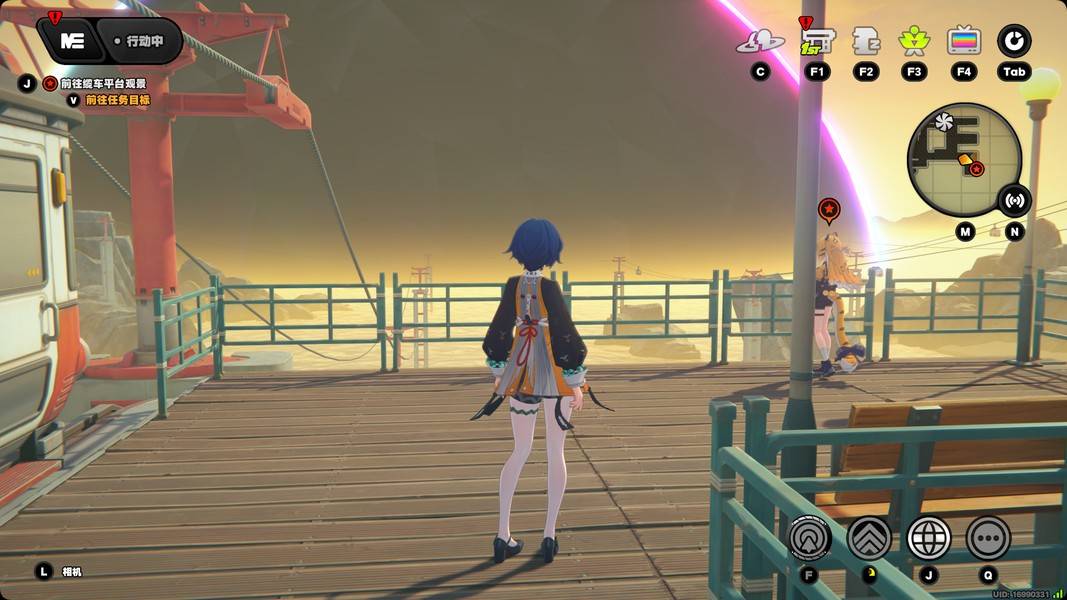Open the 1st trophy icon with alert
This screenshot has height=600, width=1067.
click(x=816, y=42)
